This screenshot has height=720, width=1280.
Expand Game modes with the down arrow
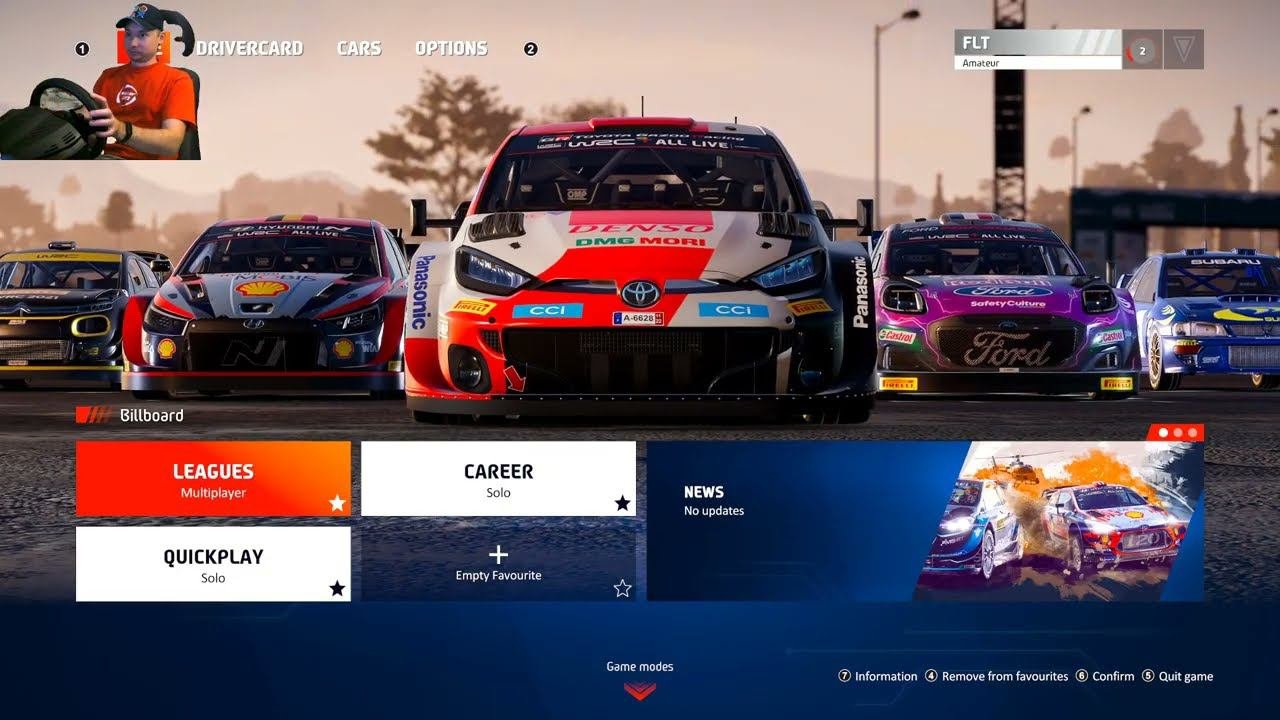639,690
